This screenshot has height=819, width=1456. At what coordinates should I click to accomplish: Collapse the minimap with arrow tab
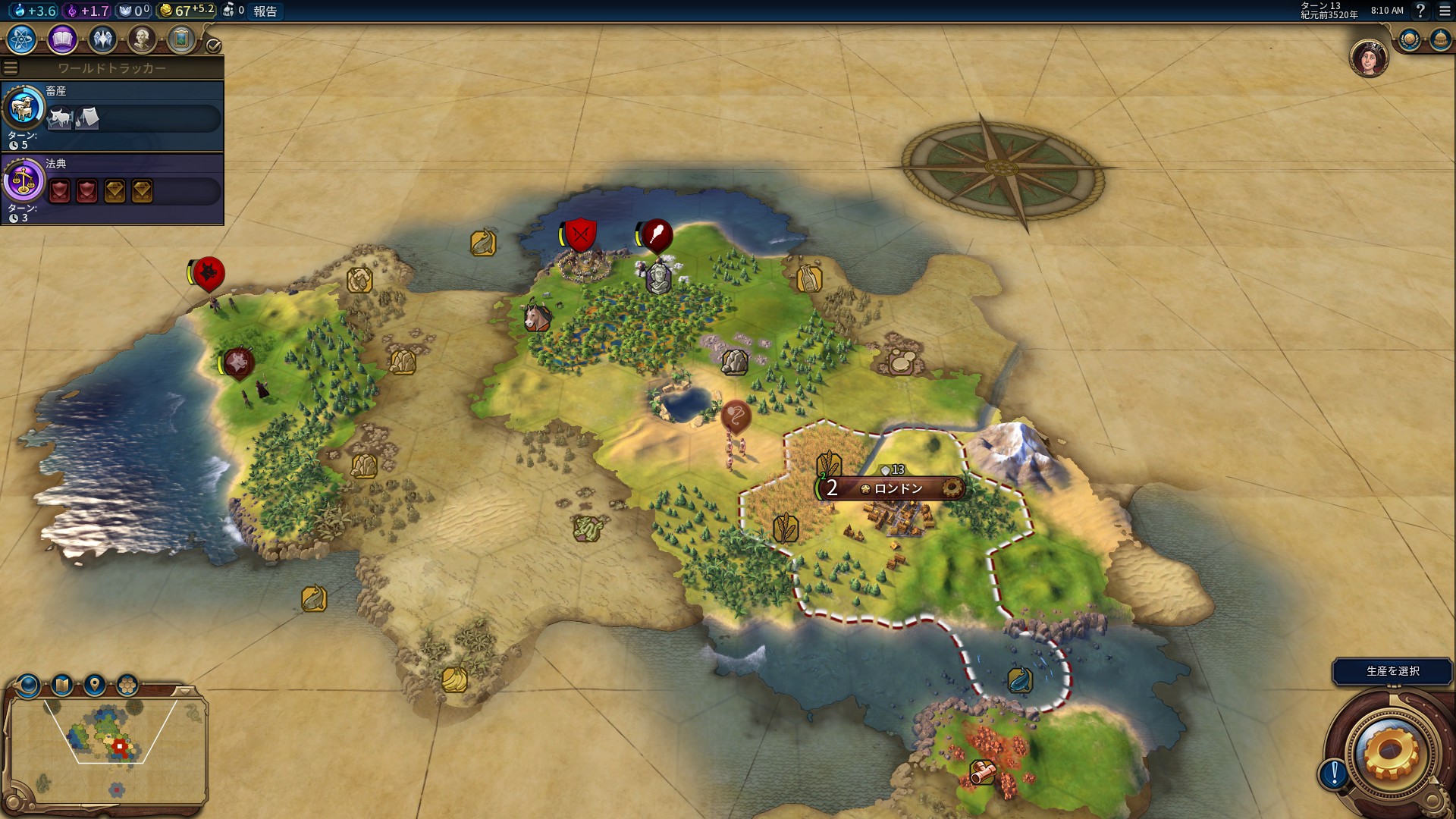[185, 691]
